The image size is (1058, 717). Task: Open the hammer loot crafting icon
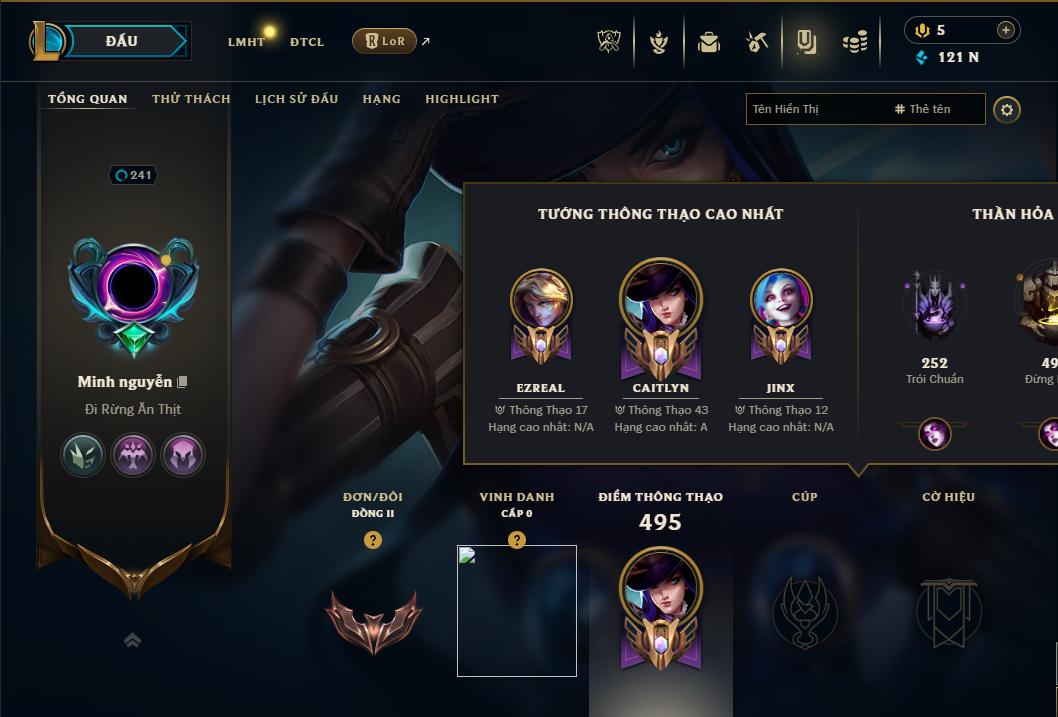[x=757, y=42]
